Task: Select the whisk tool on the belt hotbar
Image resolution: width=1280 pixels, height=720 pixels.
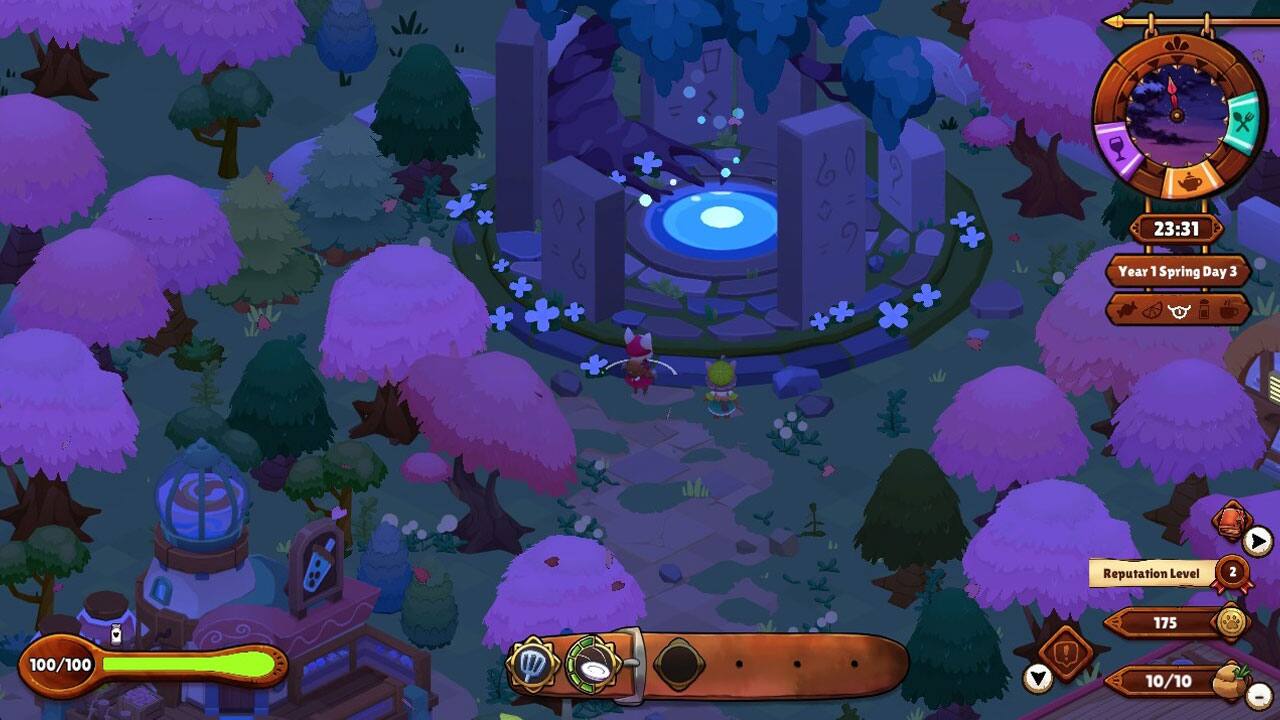Action: (x=533, y=663)
